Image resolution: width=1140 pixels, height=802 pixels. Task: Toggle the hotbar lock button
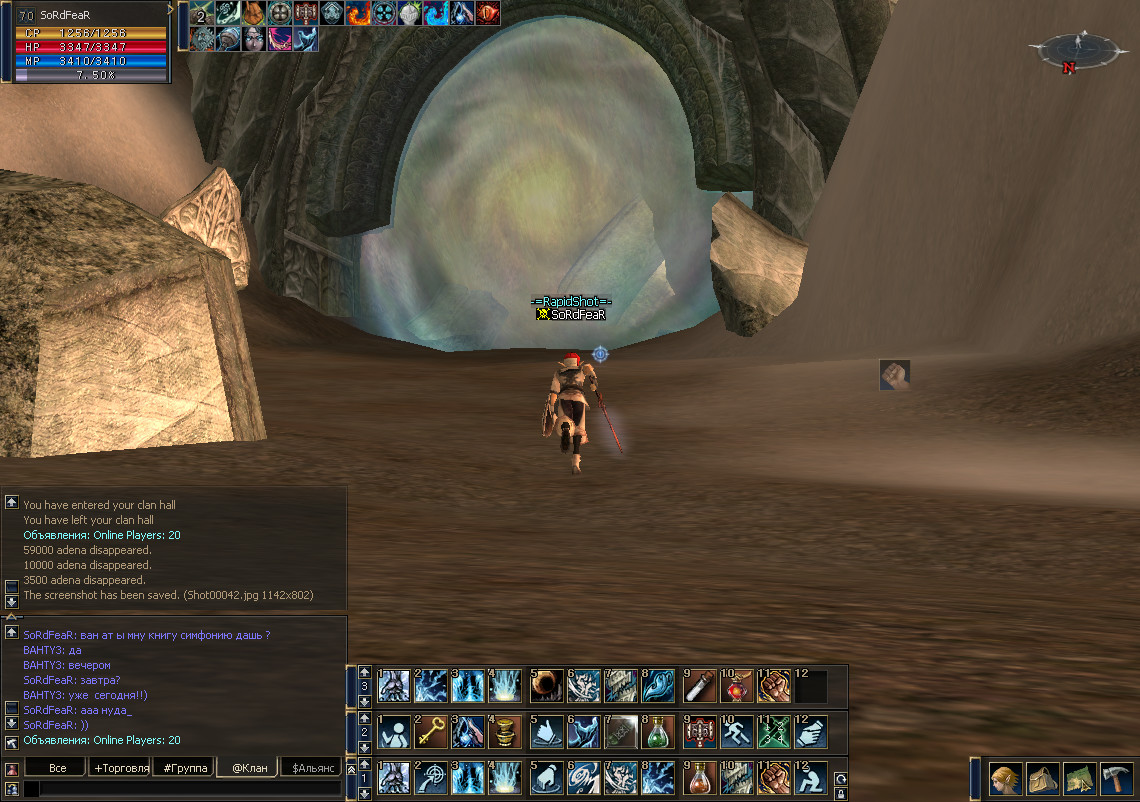(x=840, y=794)
